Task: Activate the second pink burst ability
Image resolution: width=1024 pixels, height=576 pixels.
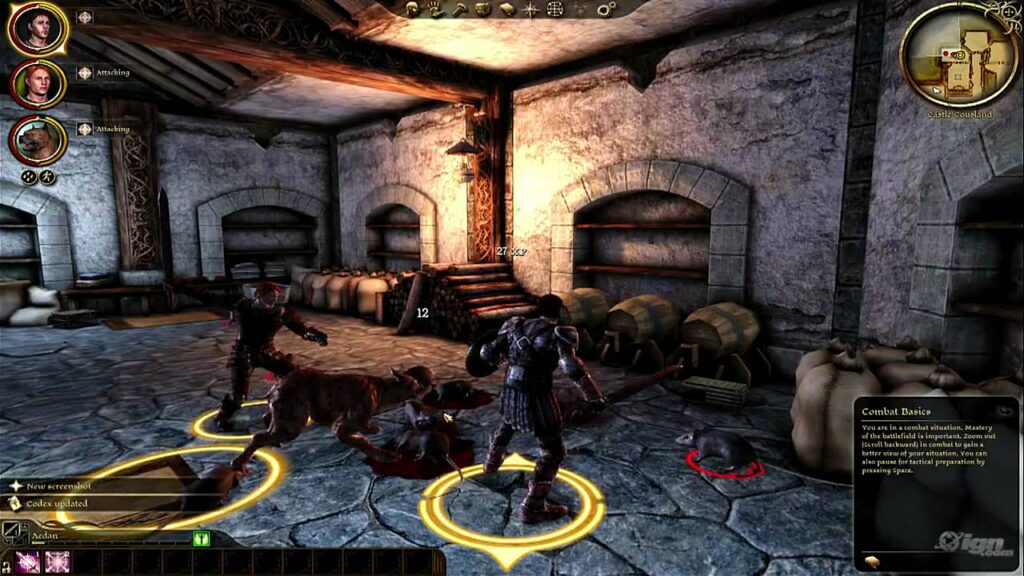Action: coord(58,562)
